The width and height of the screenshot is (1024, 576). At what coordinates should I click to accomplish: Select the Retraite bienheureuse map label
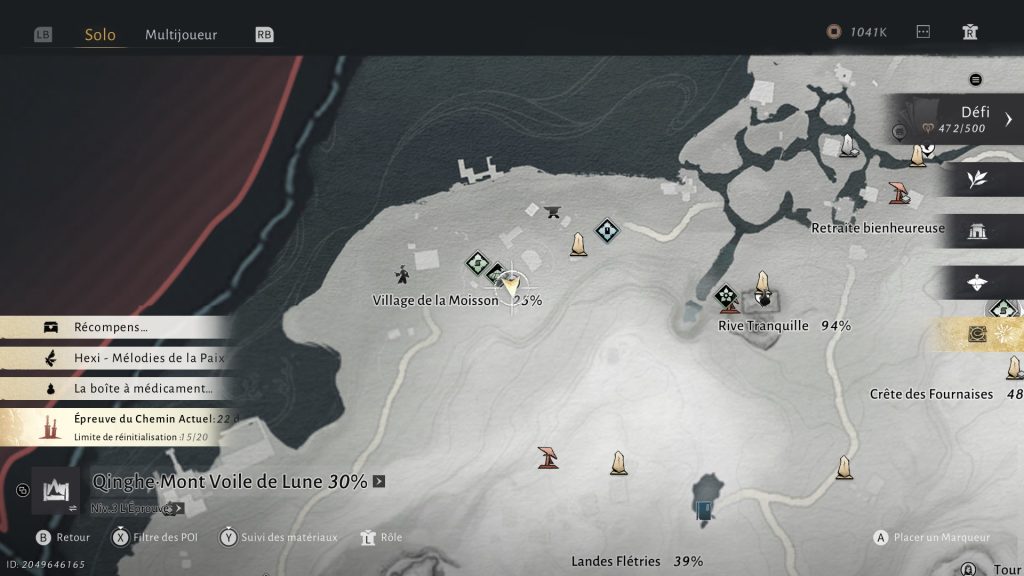(x=877, y=228)
